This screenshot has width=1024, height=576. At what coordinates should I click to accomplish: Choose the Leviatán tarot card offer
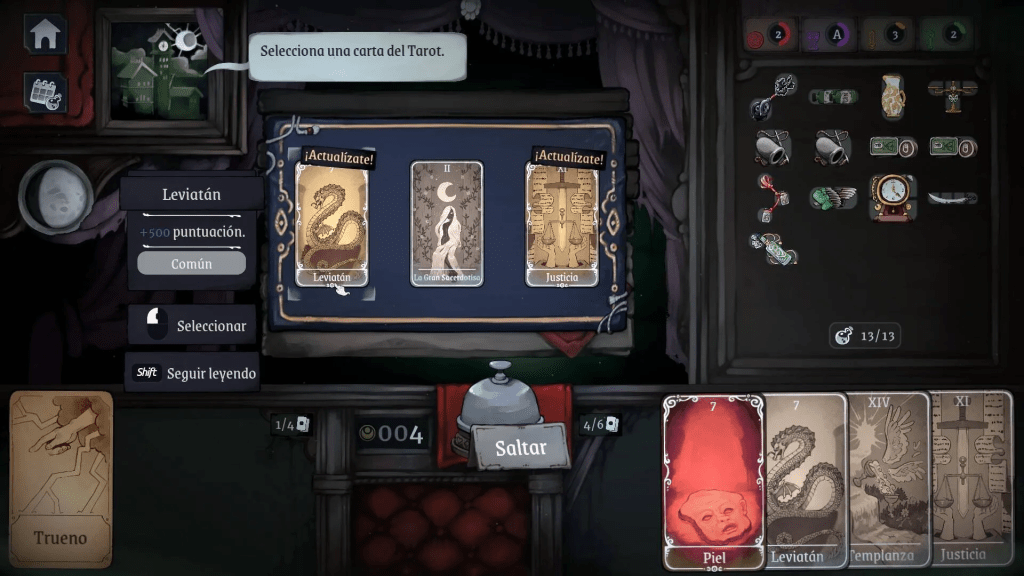click(x=331, y=224)
